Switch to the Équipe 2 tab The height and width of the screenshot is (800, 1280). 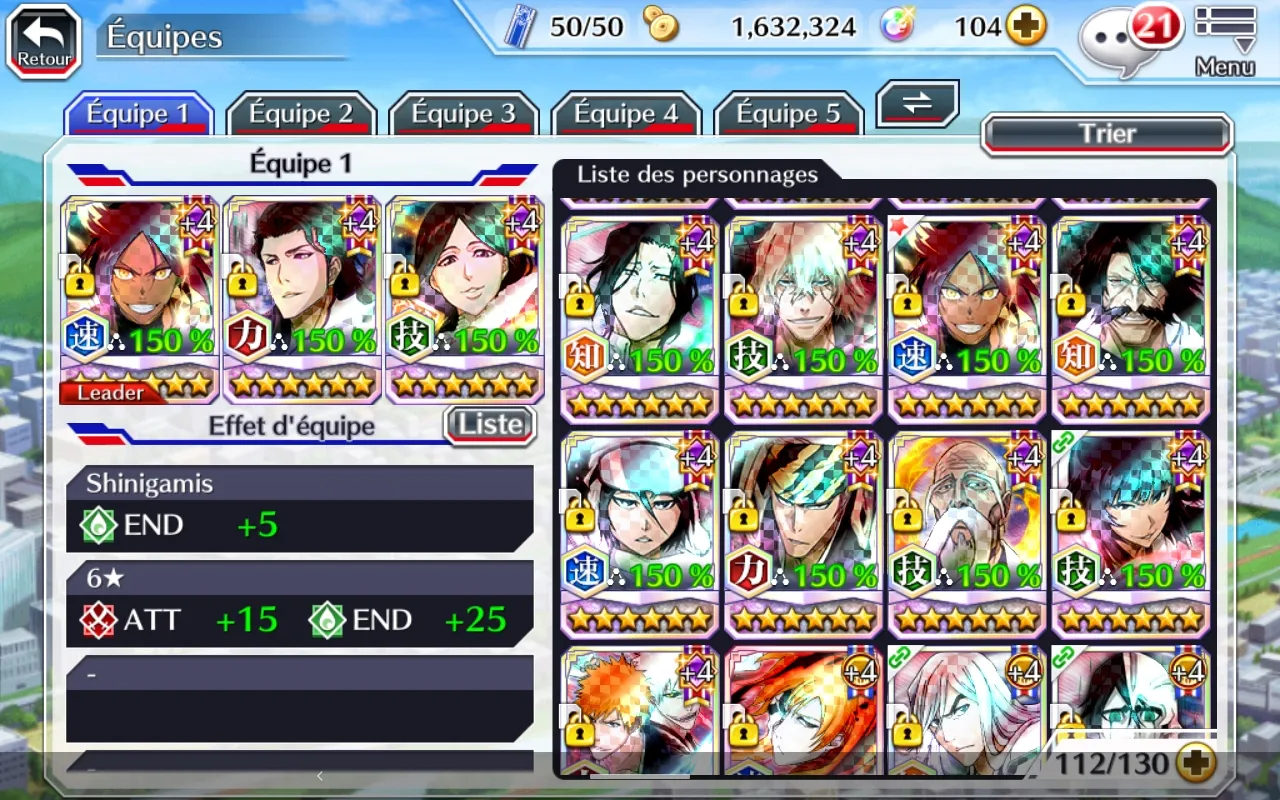coord(300,114)
